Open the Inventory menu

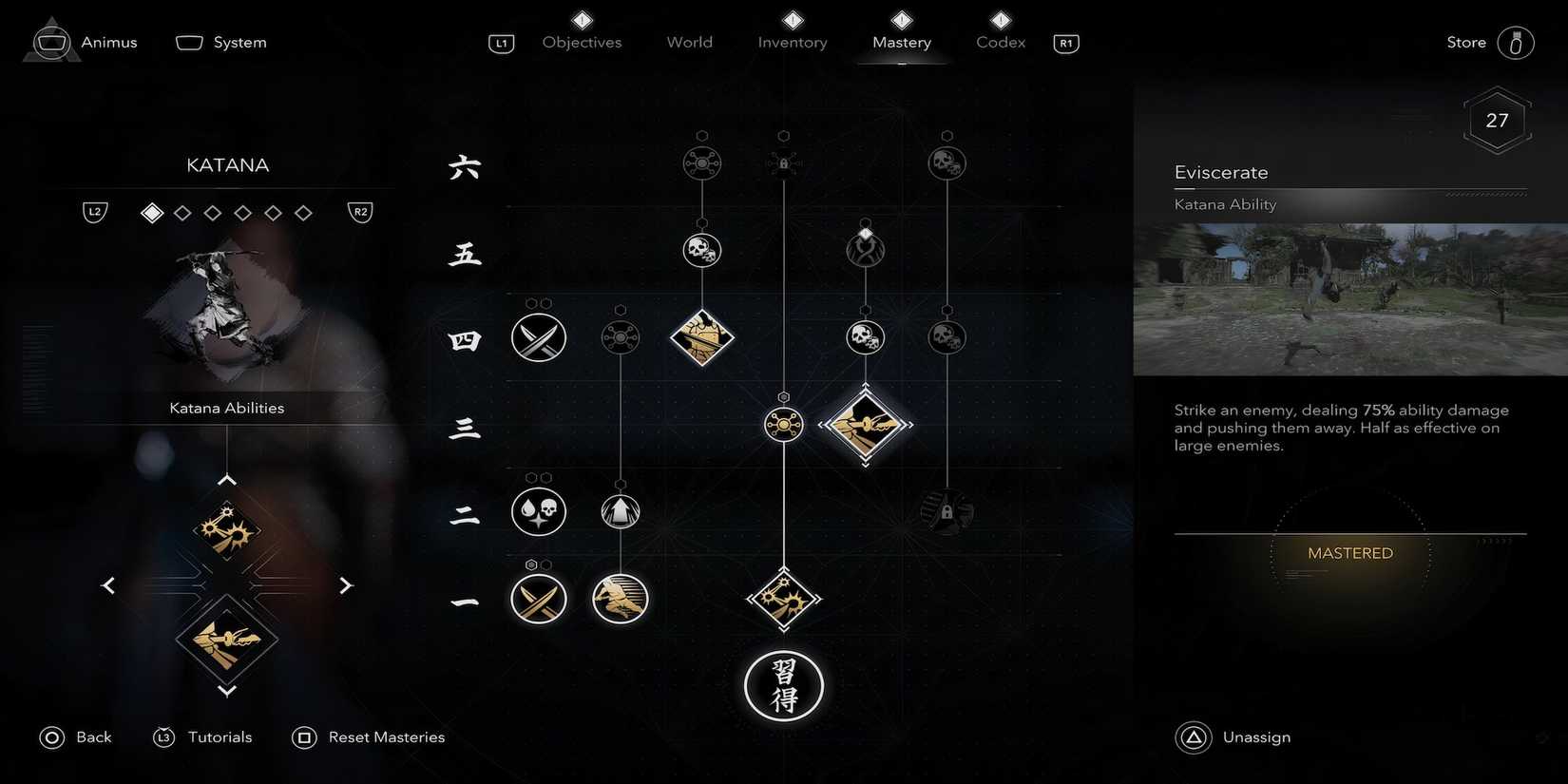[x=792, y=42]
